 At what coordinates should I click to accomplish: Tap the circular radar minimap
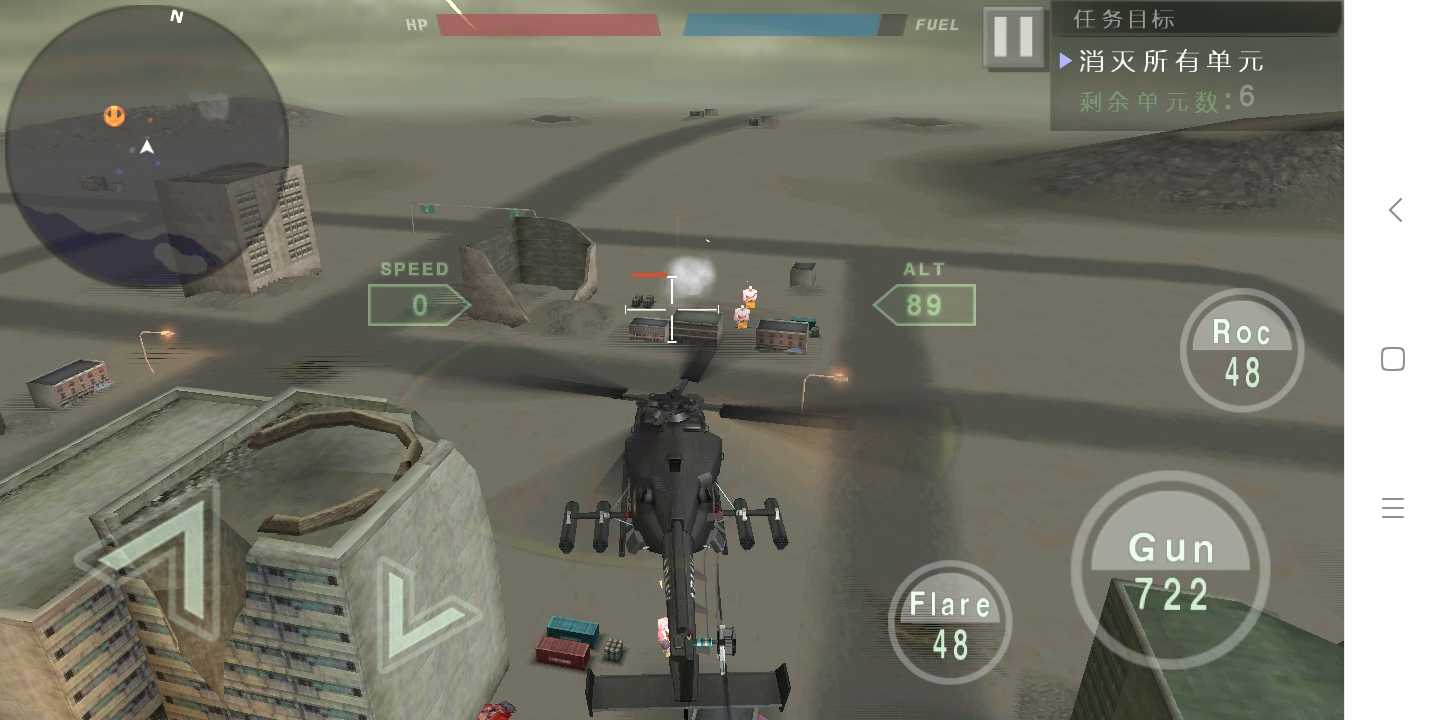click(x=147, y=146)
